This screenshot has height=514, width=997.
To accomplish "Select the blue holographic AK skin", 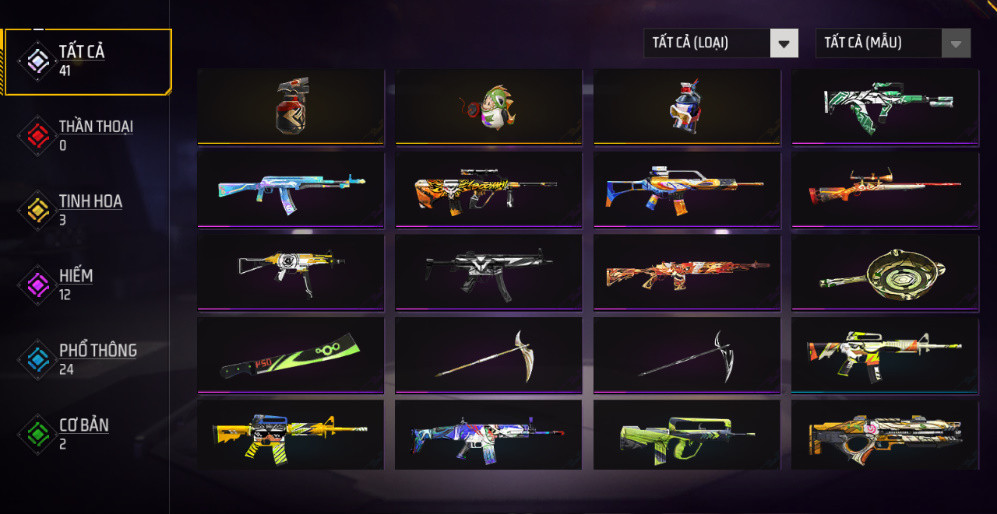I will click(x=291, y=189).
